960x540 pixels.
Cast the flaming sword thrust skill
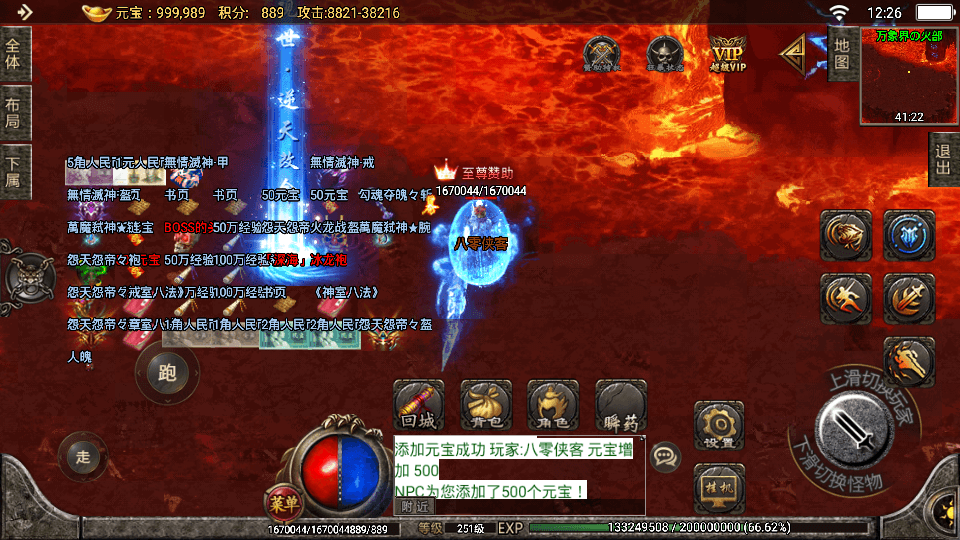point(908,298)
